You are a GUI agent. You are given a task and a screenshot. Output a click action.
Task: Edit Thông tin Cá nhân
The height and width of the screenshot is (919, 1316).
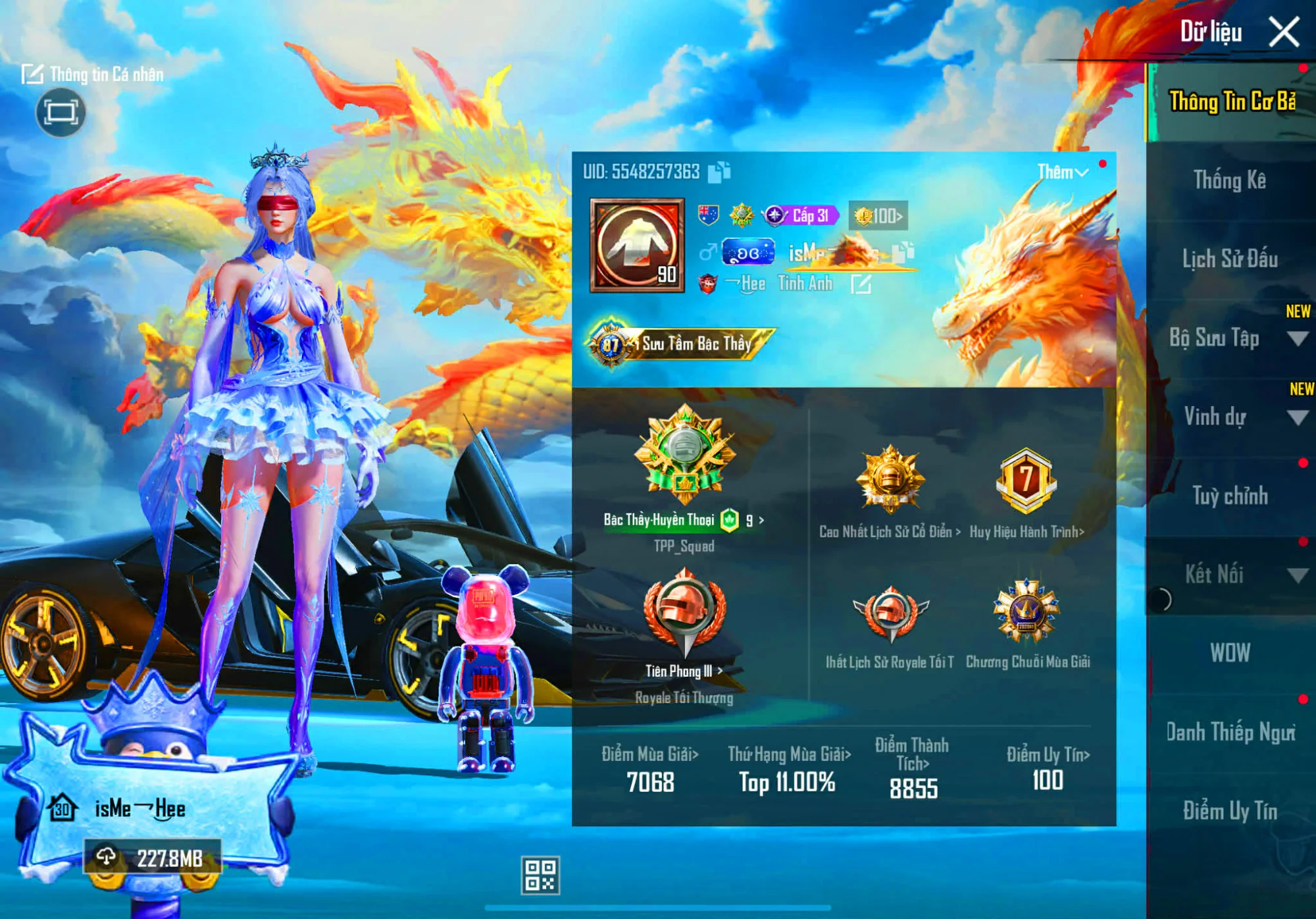(x=93, y=74)
